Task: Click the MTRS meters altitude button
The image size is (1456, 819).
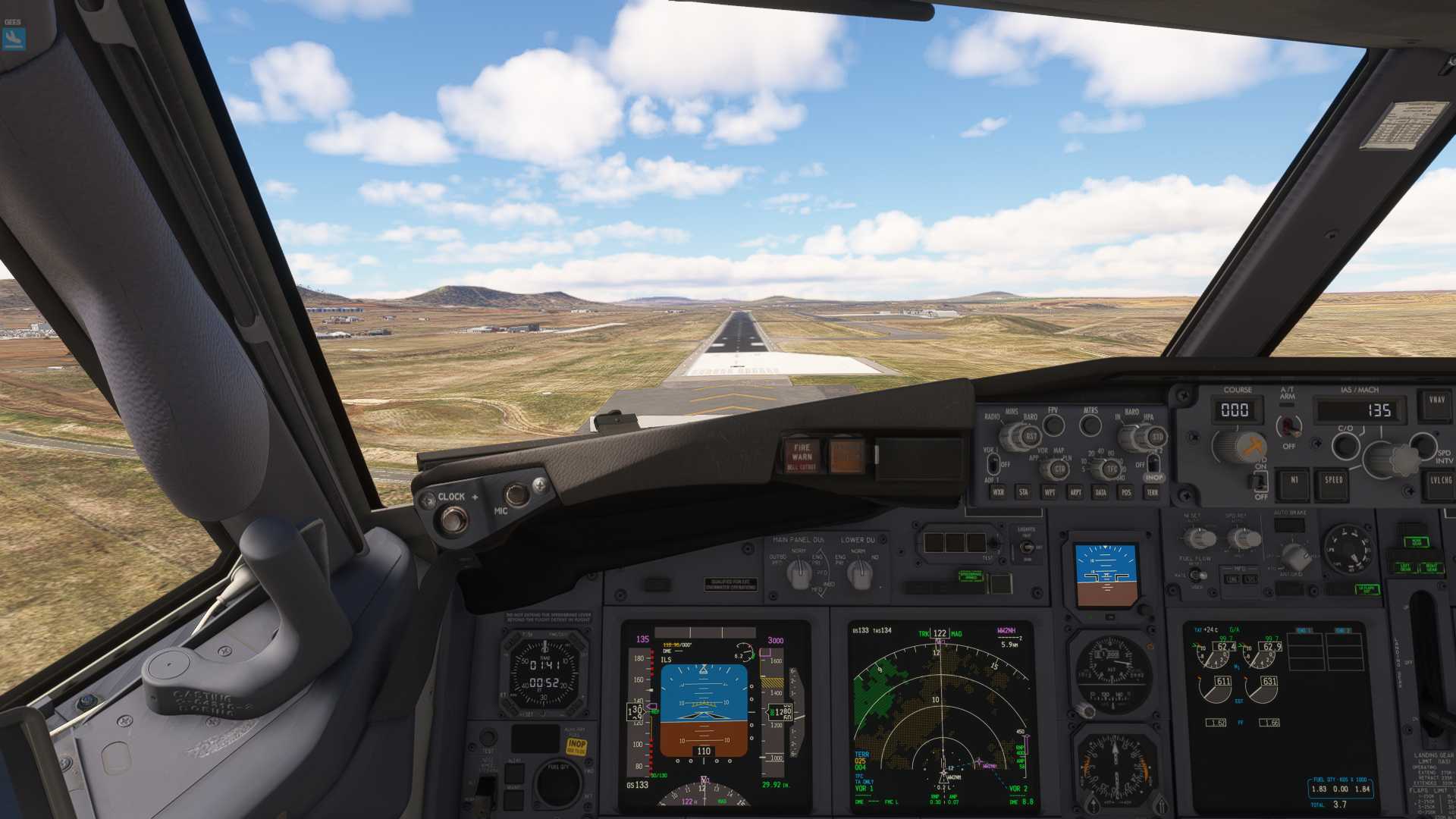Action: point(1090,425)
